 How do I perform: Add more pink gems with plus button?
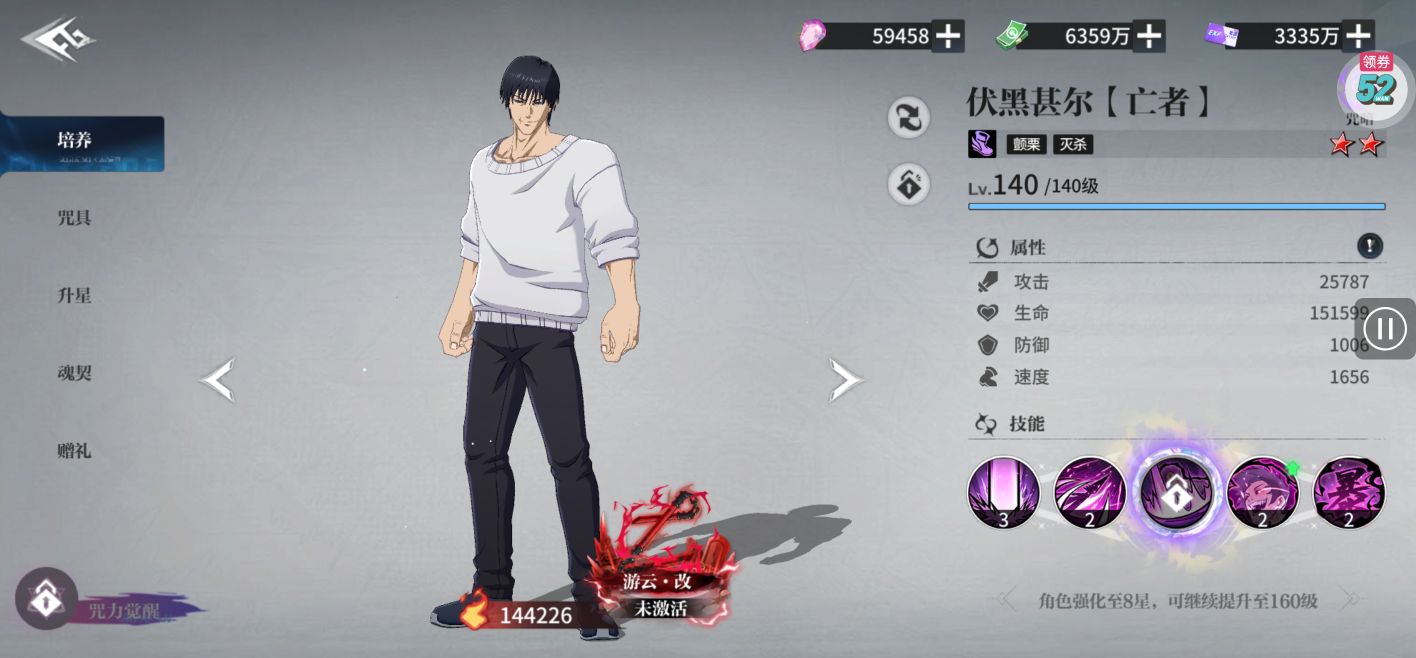tap(947, 37)
